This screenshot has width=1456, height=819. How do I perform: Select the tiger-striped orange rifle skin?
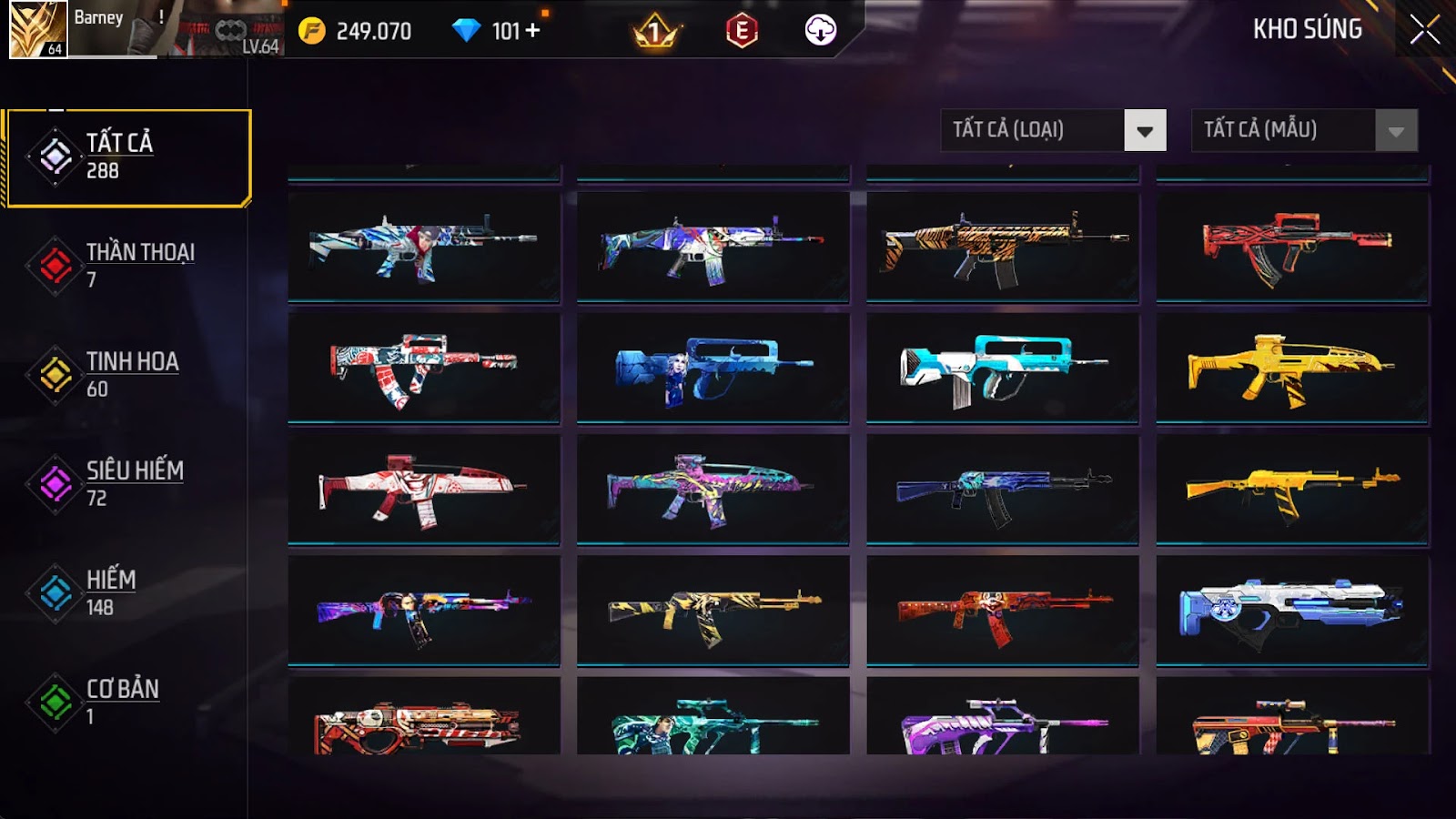click(1002, 246)
